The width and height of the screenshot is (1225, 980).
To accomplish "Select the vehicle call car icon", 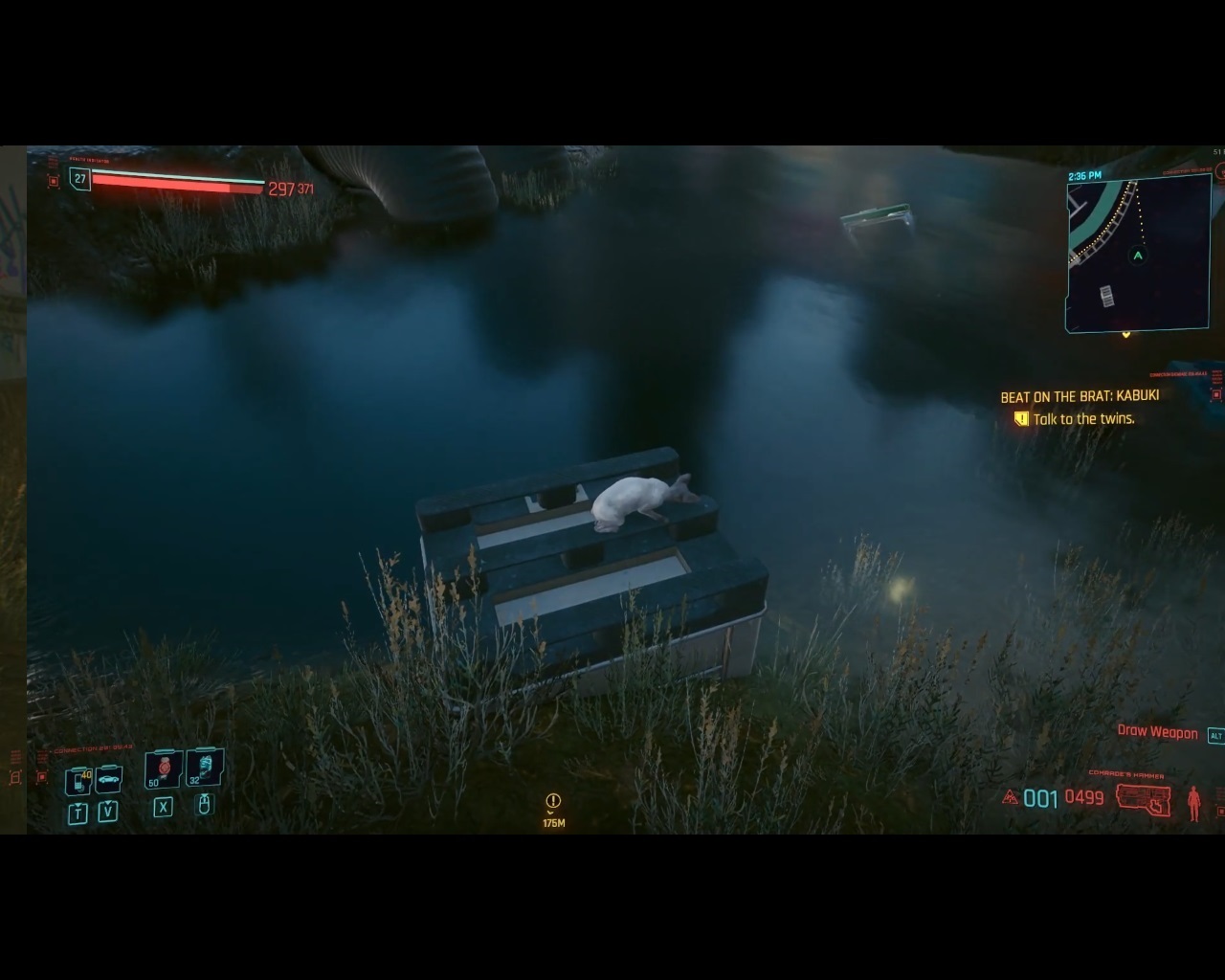I will tap(108, 779).
